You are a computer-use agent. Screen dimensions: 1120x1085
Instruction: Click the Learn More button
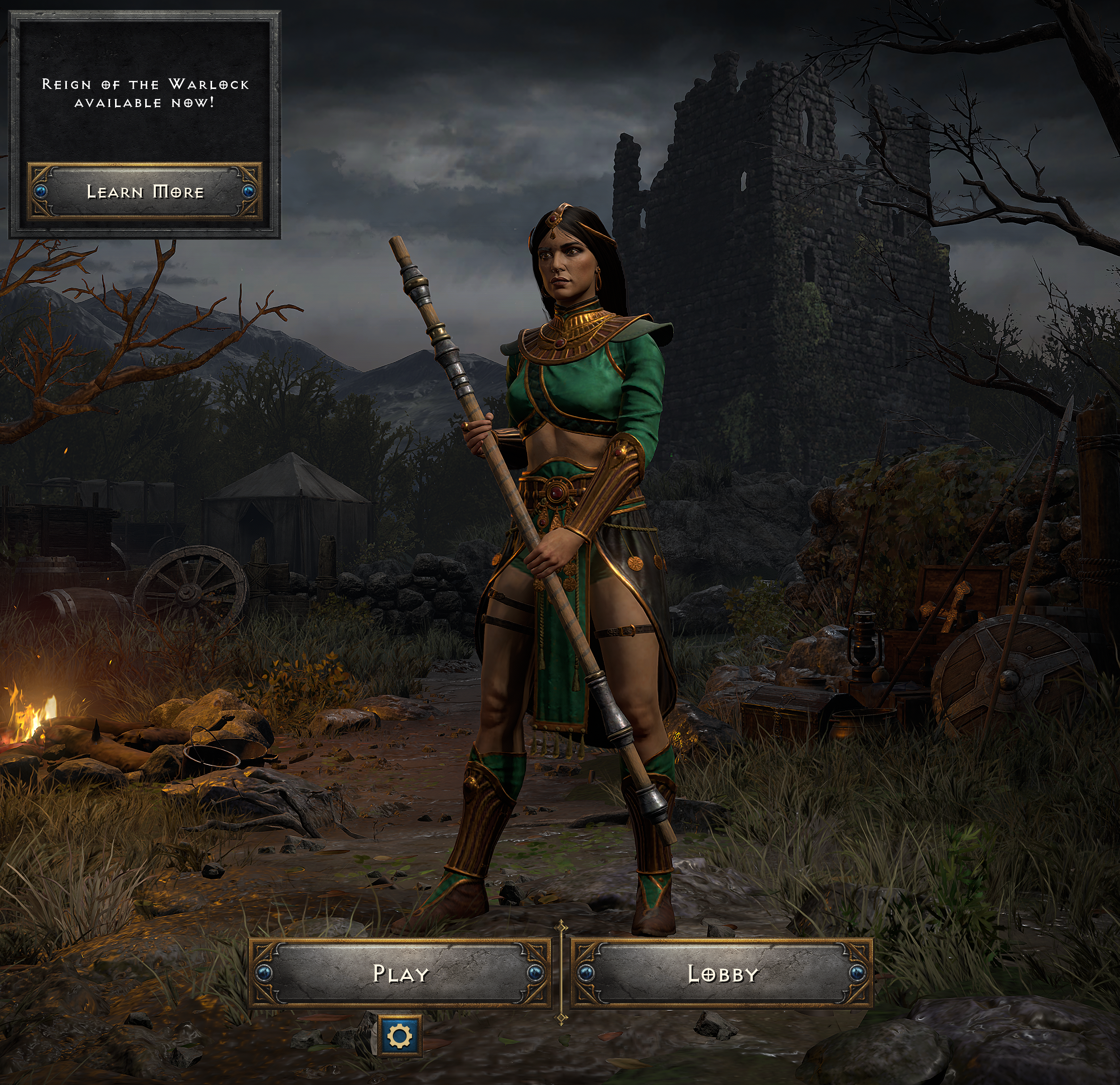click(x=145, y=191)
